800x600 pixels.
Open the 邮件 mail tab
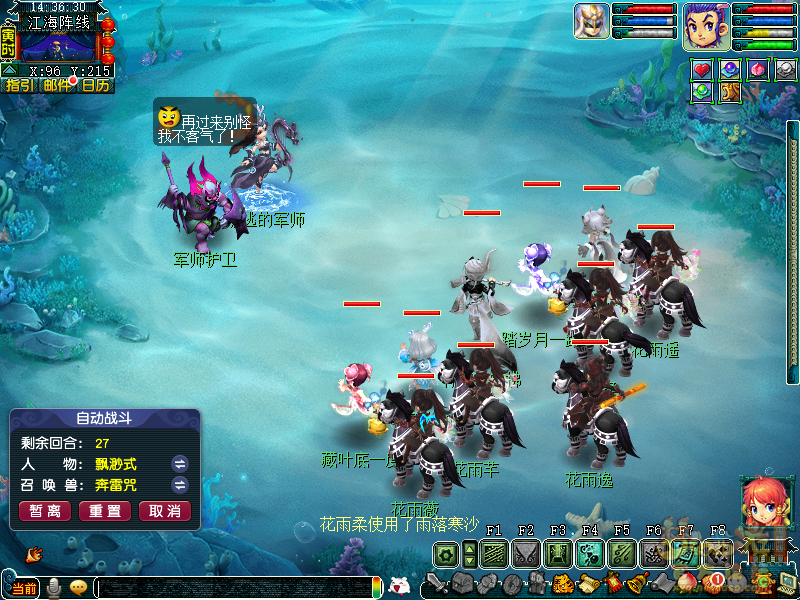57,86
